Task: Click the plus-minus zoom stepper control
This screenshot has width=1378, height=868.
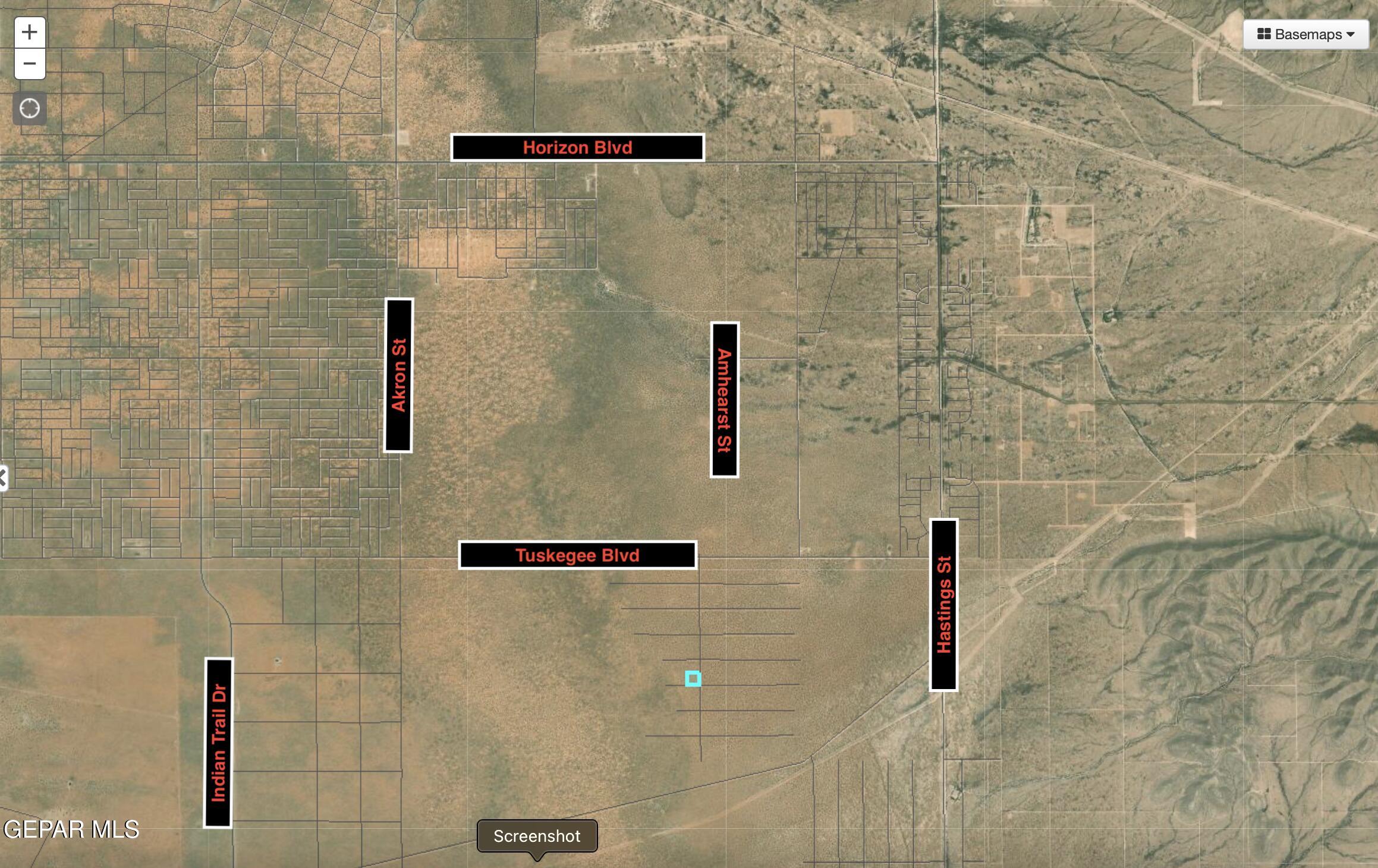Action: coord(30,48)
